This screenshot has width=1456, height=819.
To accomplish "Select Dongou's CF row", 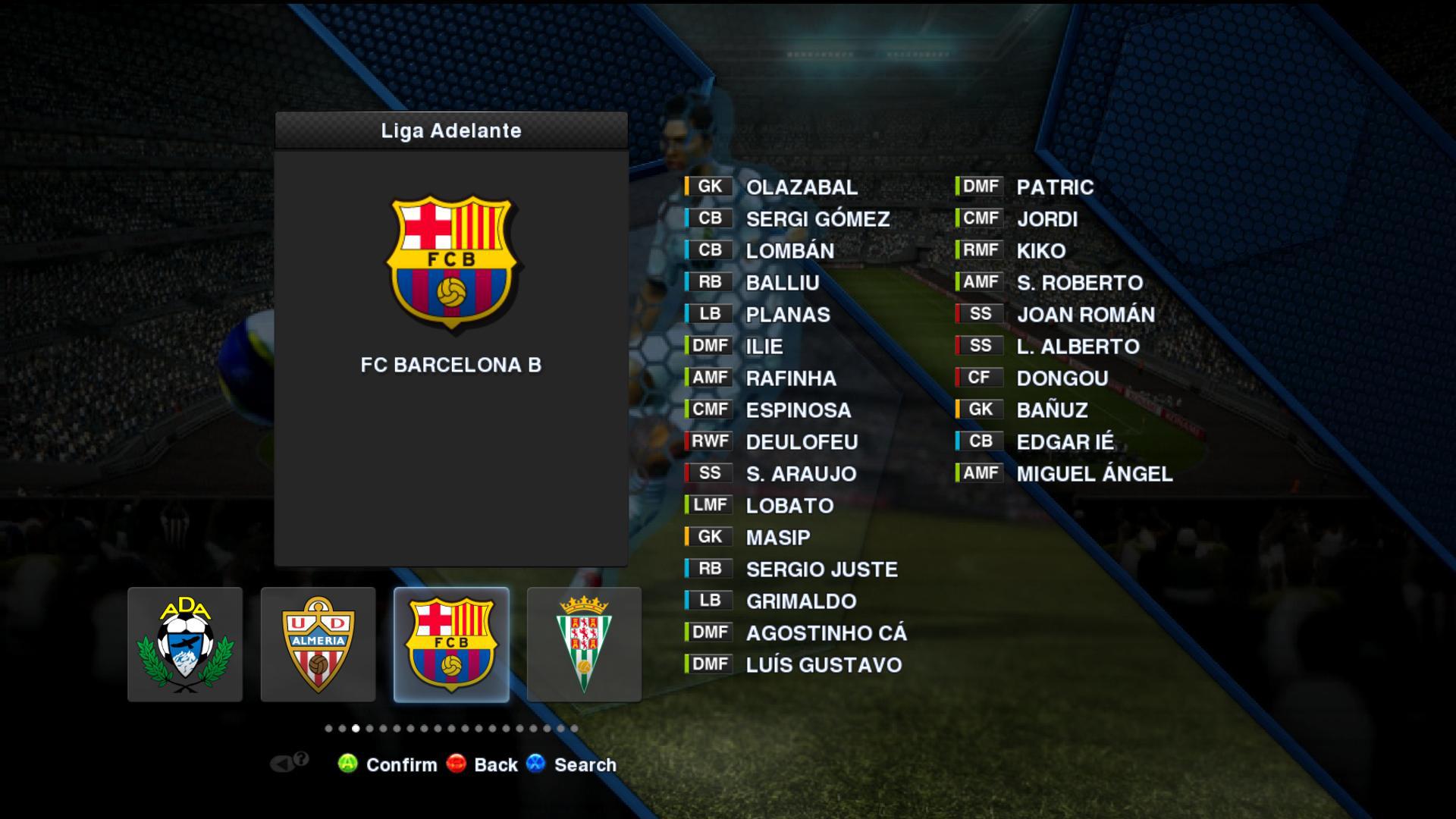I will coord(1062,378).
